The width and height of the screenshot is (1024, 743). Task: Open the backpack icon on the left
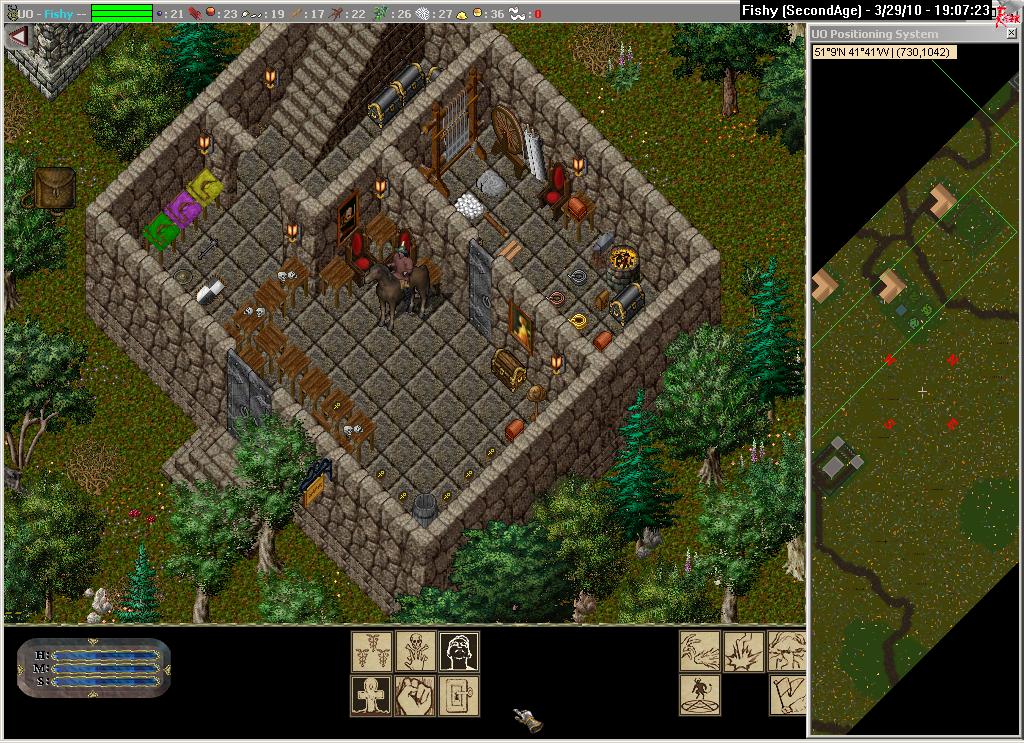coord(53,187)
